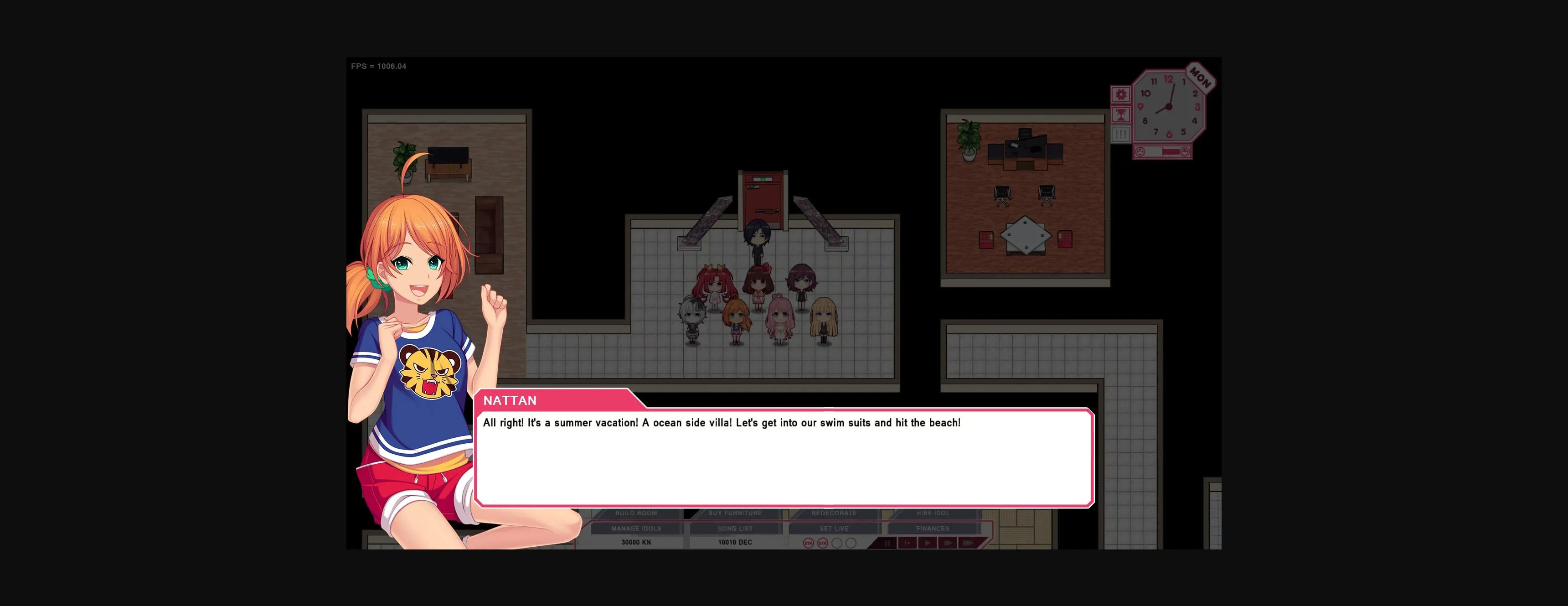Click the in-game clock face
The height and width of the screenshot is (606, 1568).
pyautogui.click(x=1169, y=107)
